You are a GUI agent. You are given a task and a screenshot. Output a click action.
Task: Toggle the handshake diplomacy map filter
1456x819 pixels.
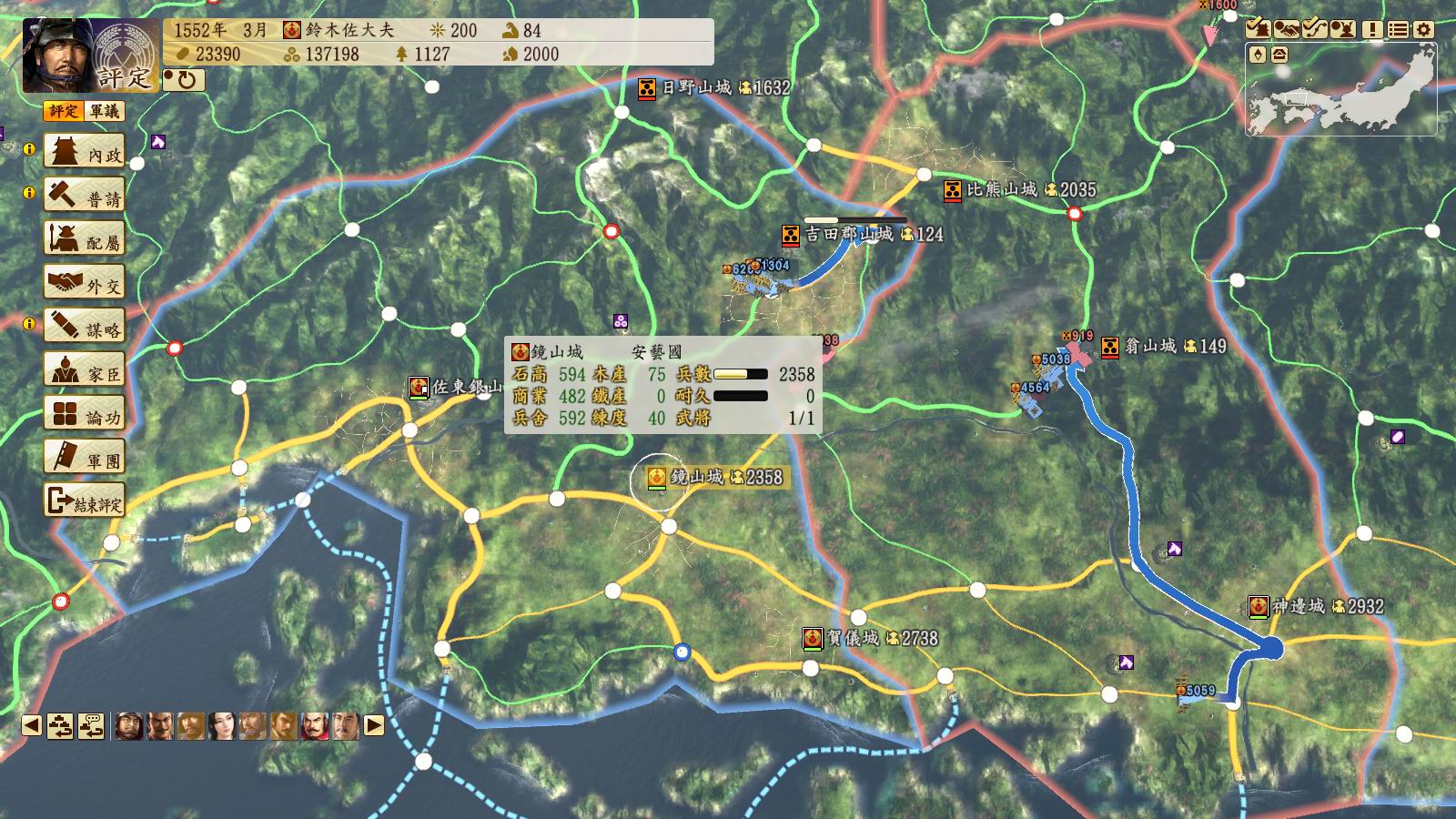pyautogui.click(x=1286, y=29)
